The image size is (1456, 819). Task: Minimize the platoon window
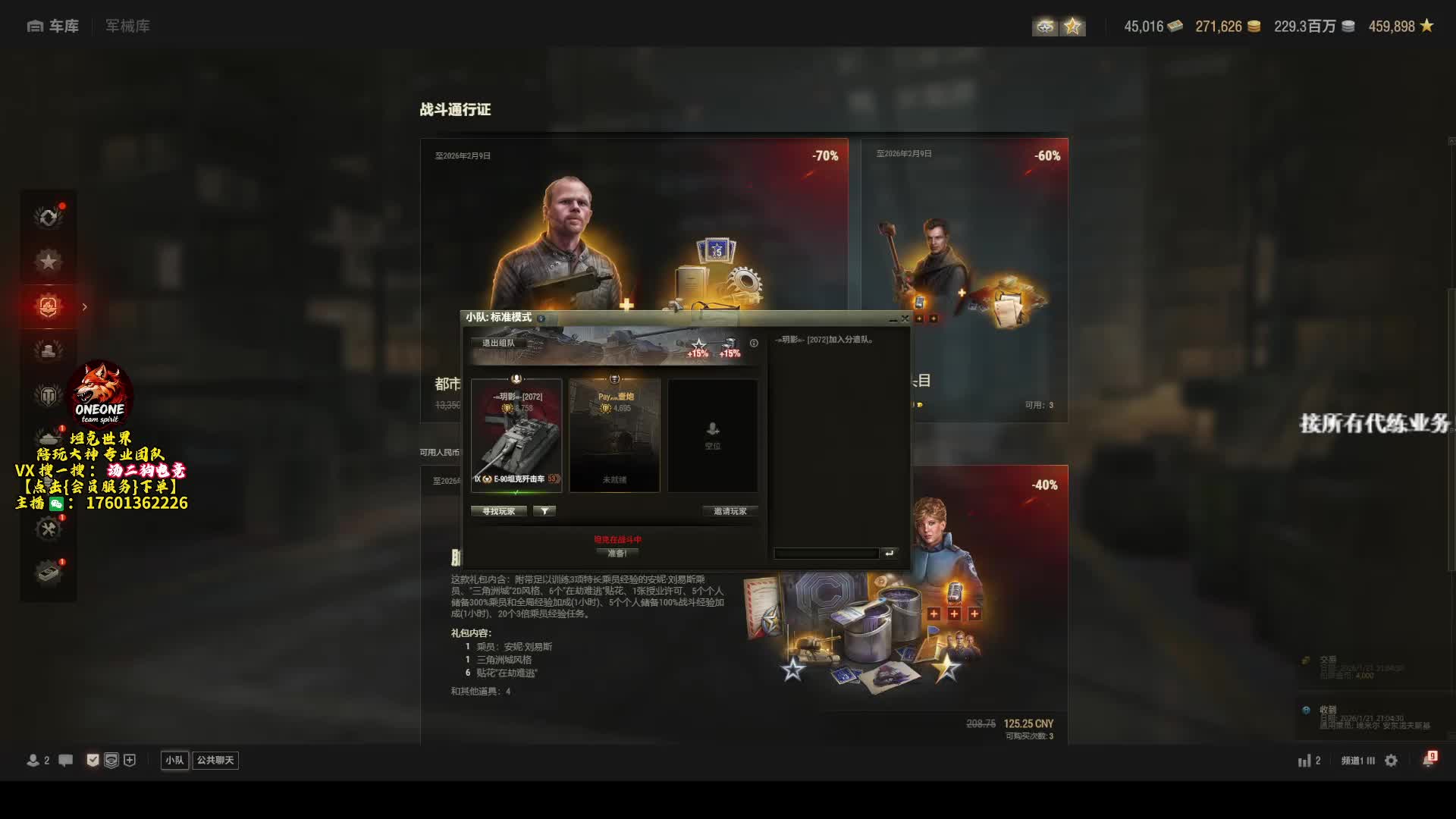(x=893, y=319)
